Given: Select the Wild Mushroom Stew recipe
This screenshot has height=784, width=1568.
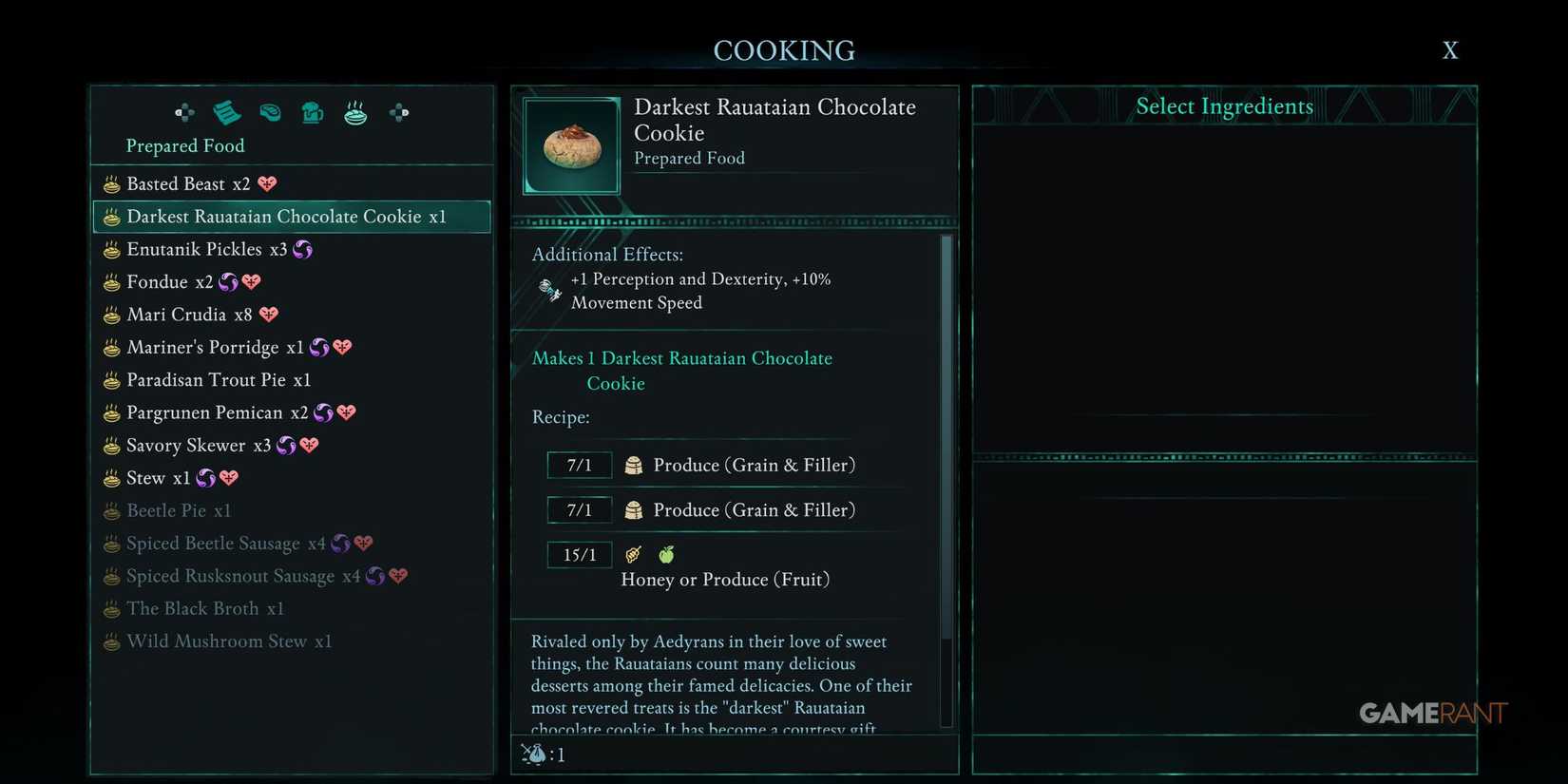Looking at the screenshot, I should point(228,641).
